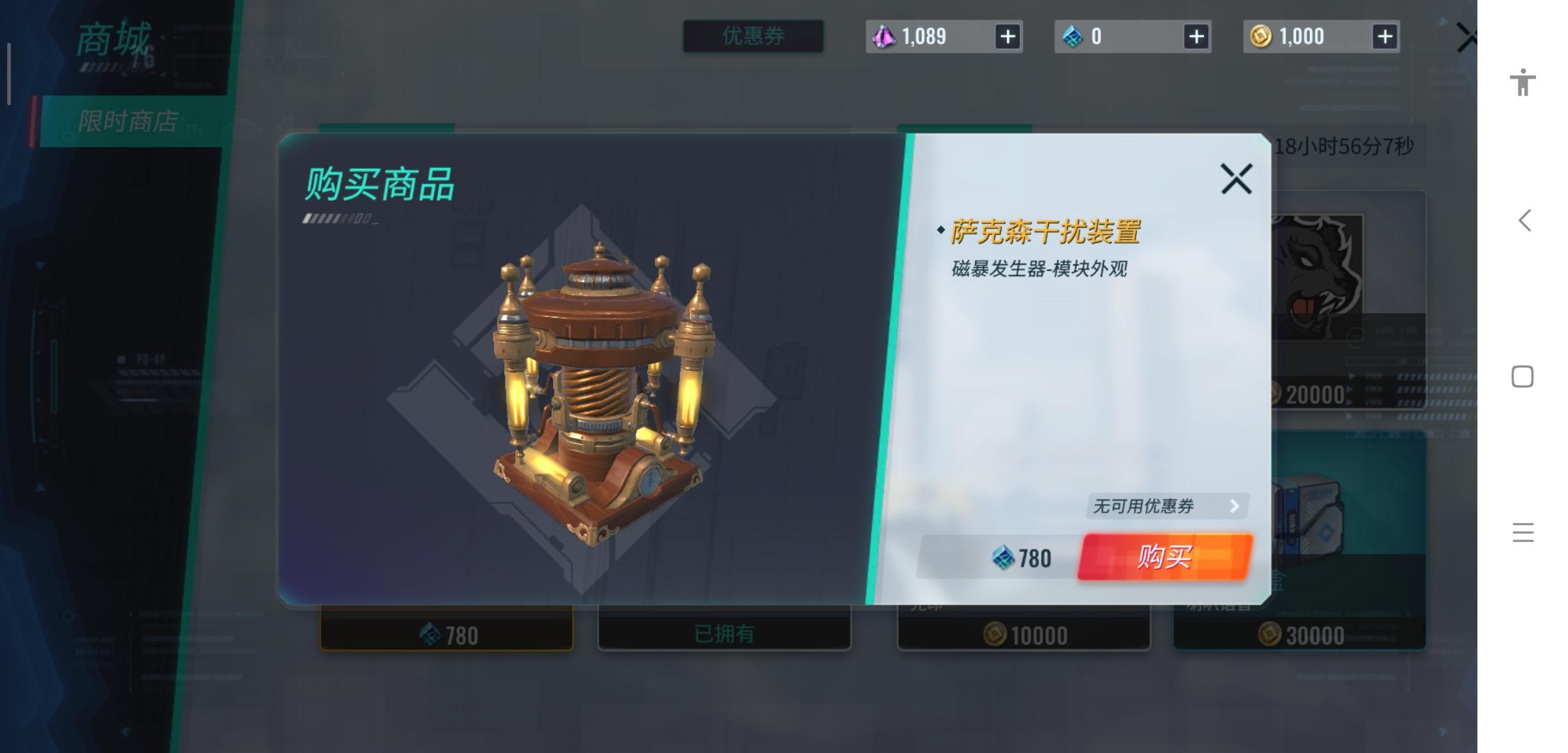1568x753 pixels.
Task: Click the plus to add gold coins
Action: [1385, 36]
